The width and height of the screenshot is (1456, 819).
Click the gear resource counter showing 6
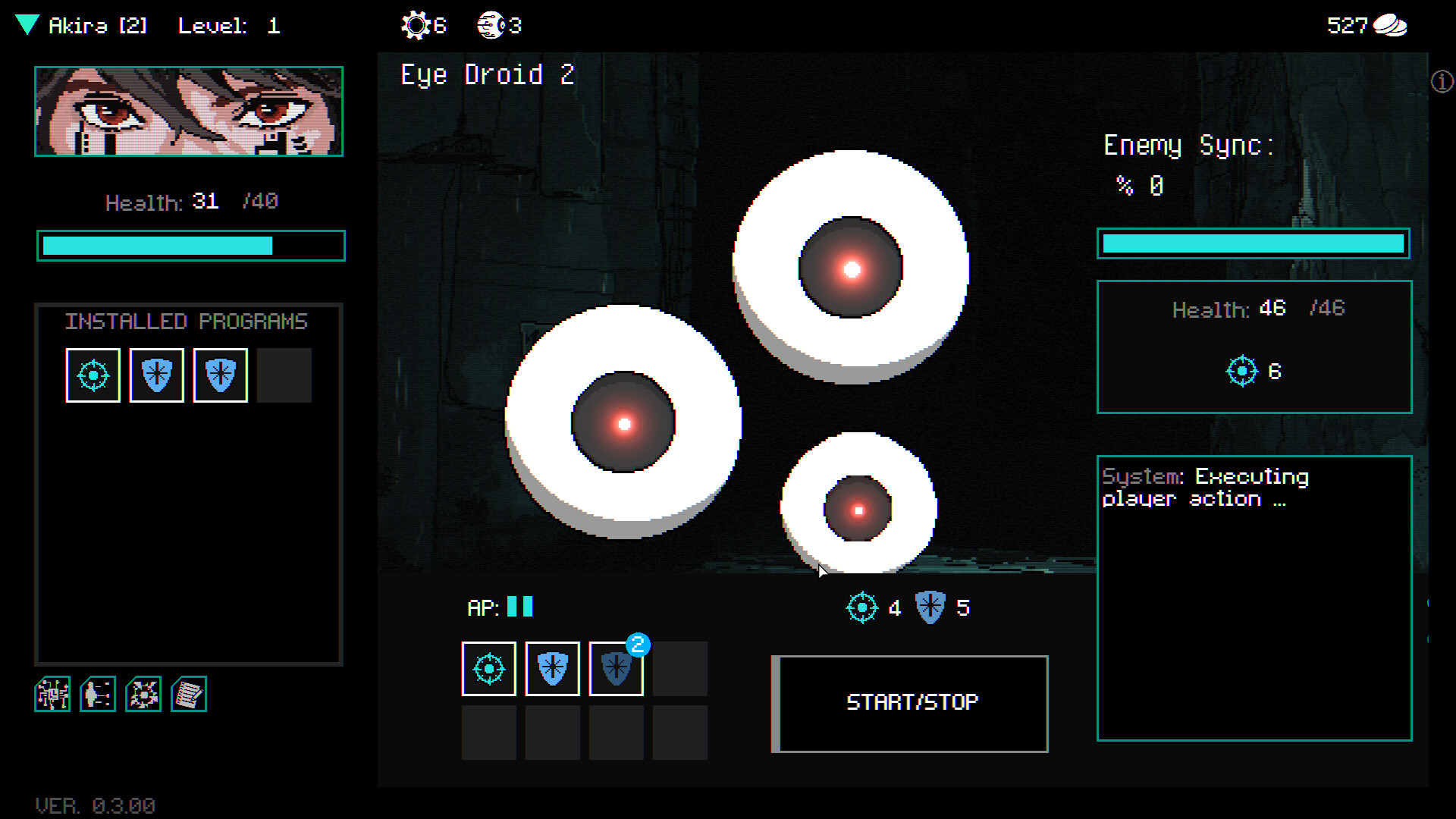(x=422, y=25)
